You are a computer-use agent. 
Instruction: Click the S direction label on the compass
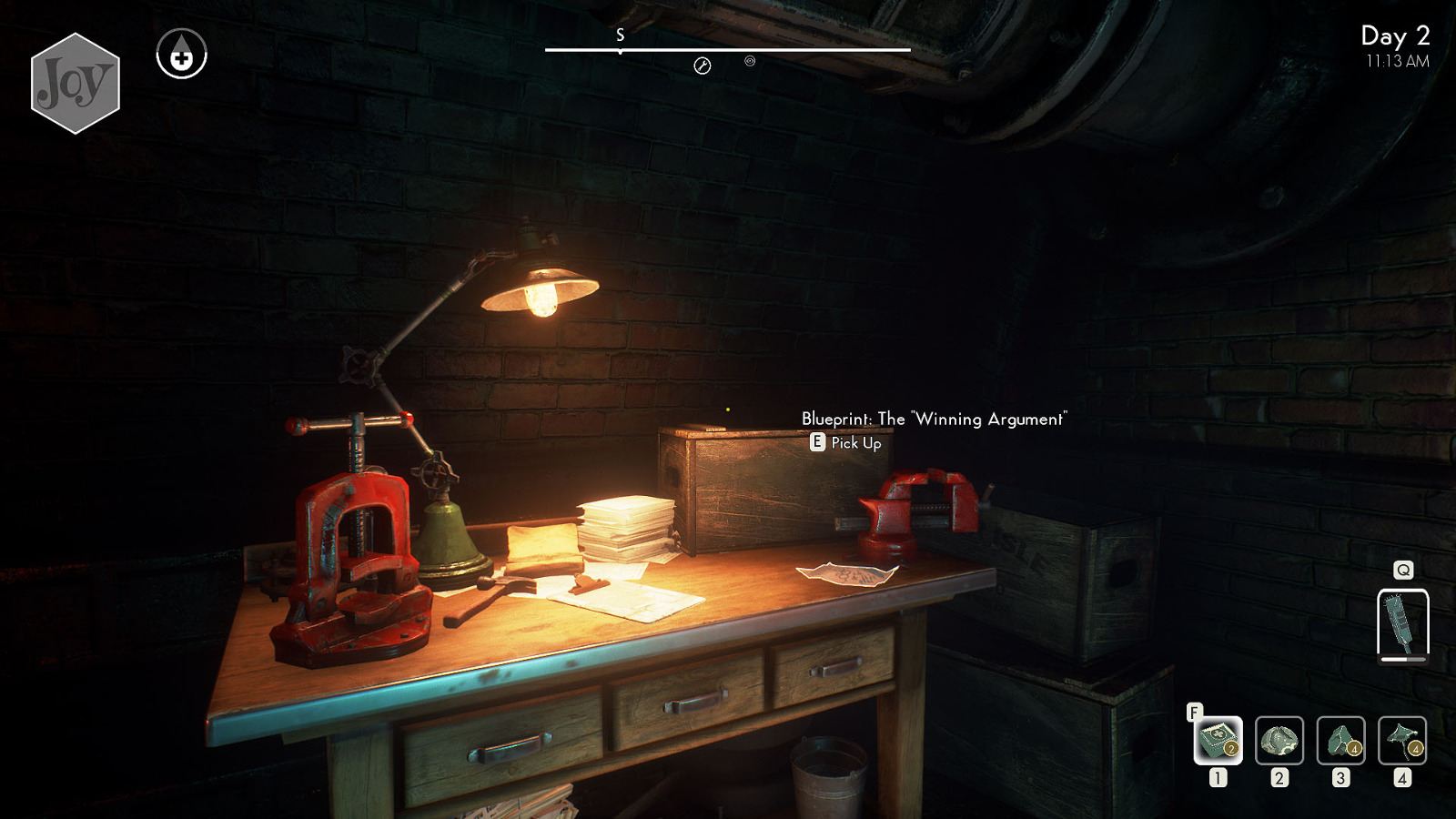point(622,36)
